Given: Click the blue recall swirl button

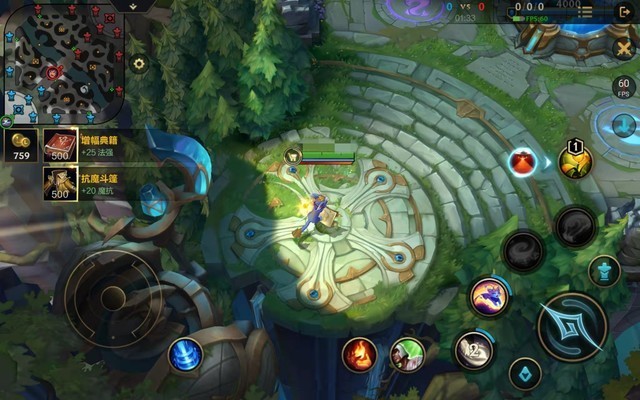Looking at the screenshot, I should click(x=185, y=354).
